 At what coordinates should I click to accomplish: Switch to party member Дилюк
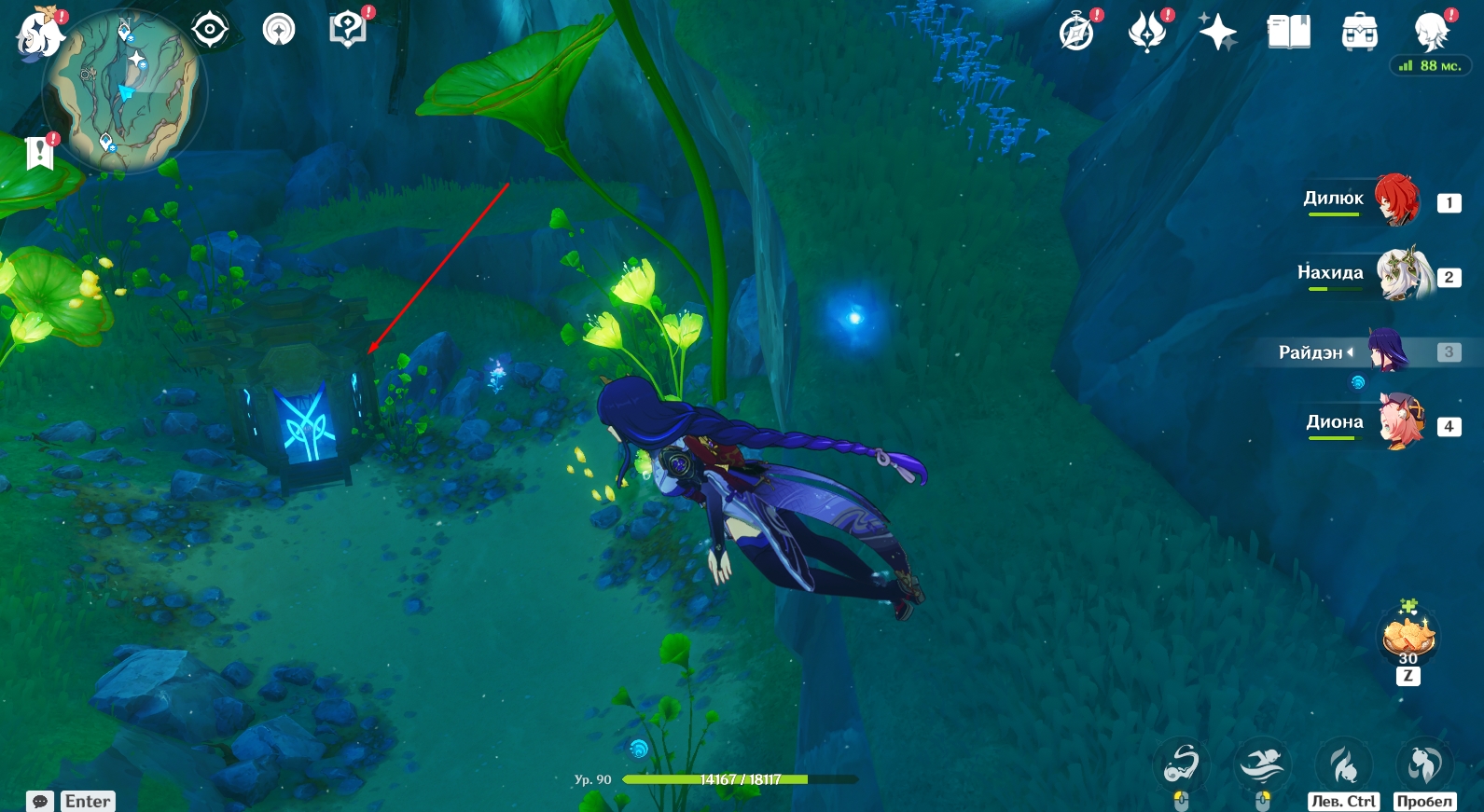pyautogui.click(x=1396, y=200)
